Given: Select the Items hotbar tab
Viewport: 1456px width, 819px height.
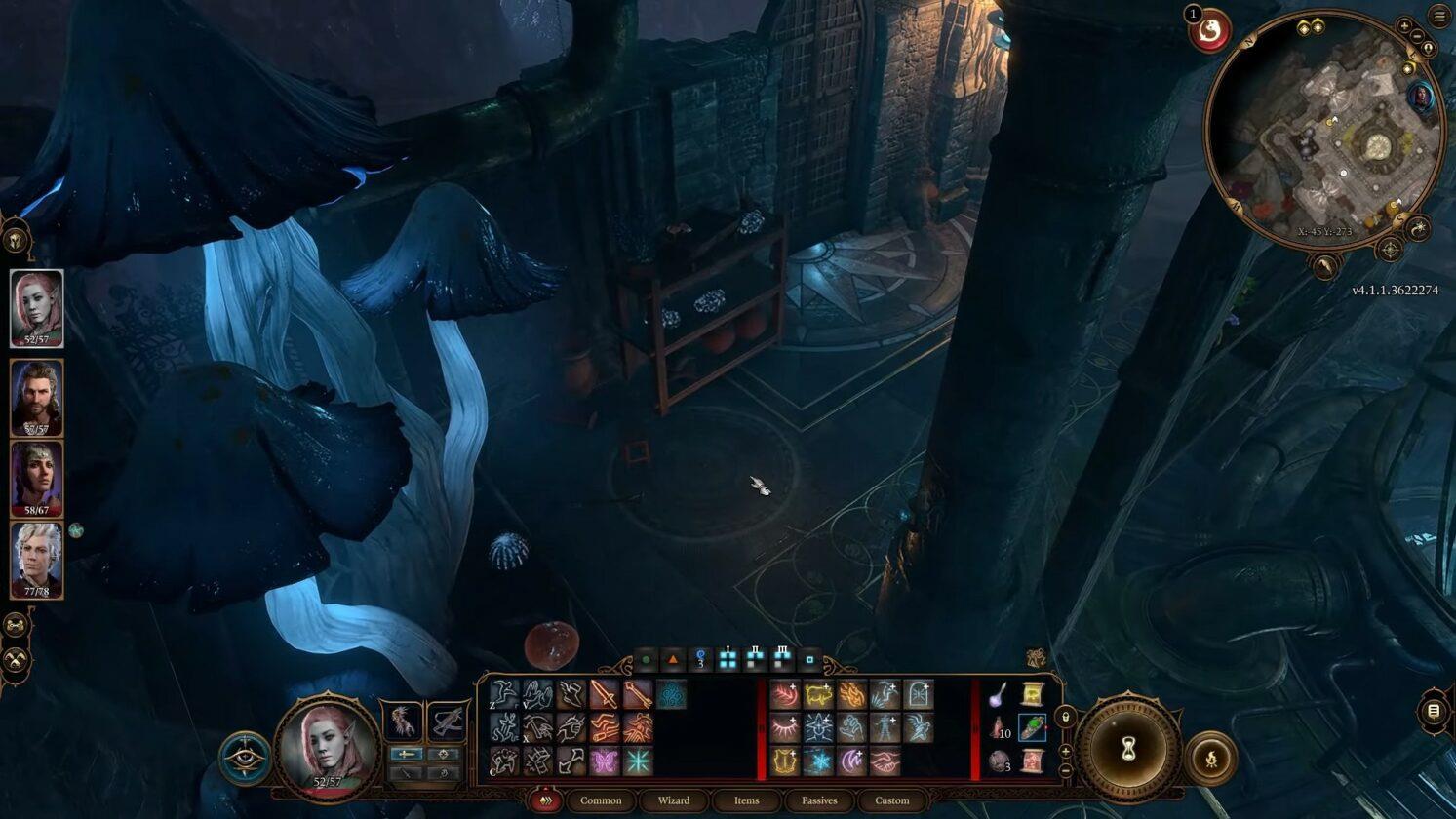Looking at the screenshot, I should pyautogui.click(x=746, y=800).
